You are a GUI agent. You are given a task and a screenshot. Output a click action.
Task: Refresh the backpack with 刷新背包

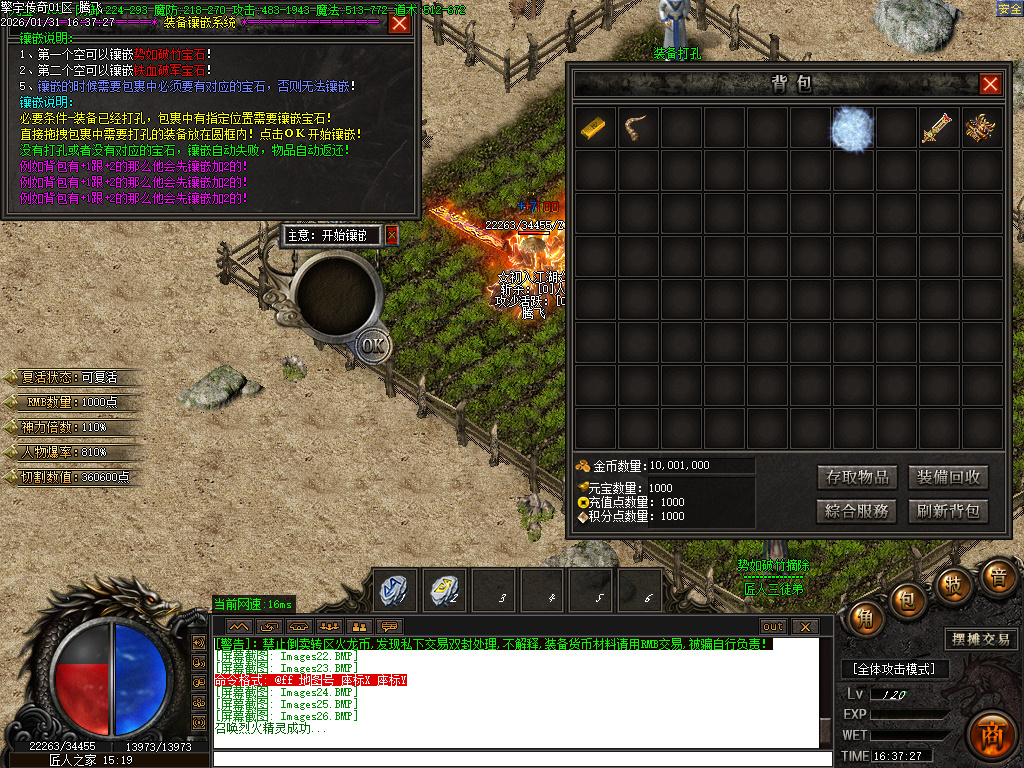click(x=948, y=511)
